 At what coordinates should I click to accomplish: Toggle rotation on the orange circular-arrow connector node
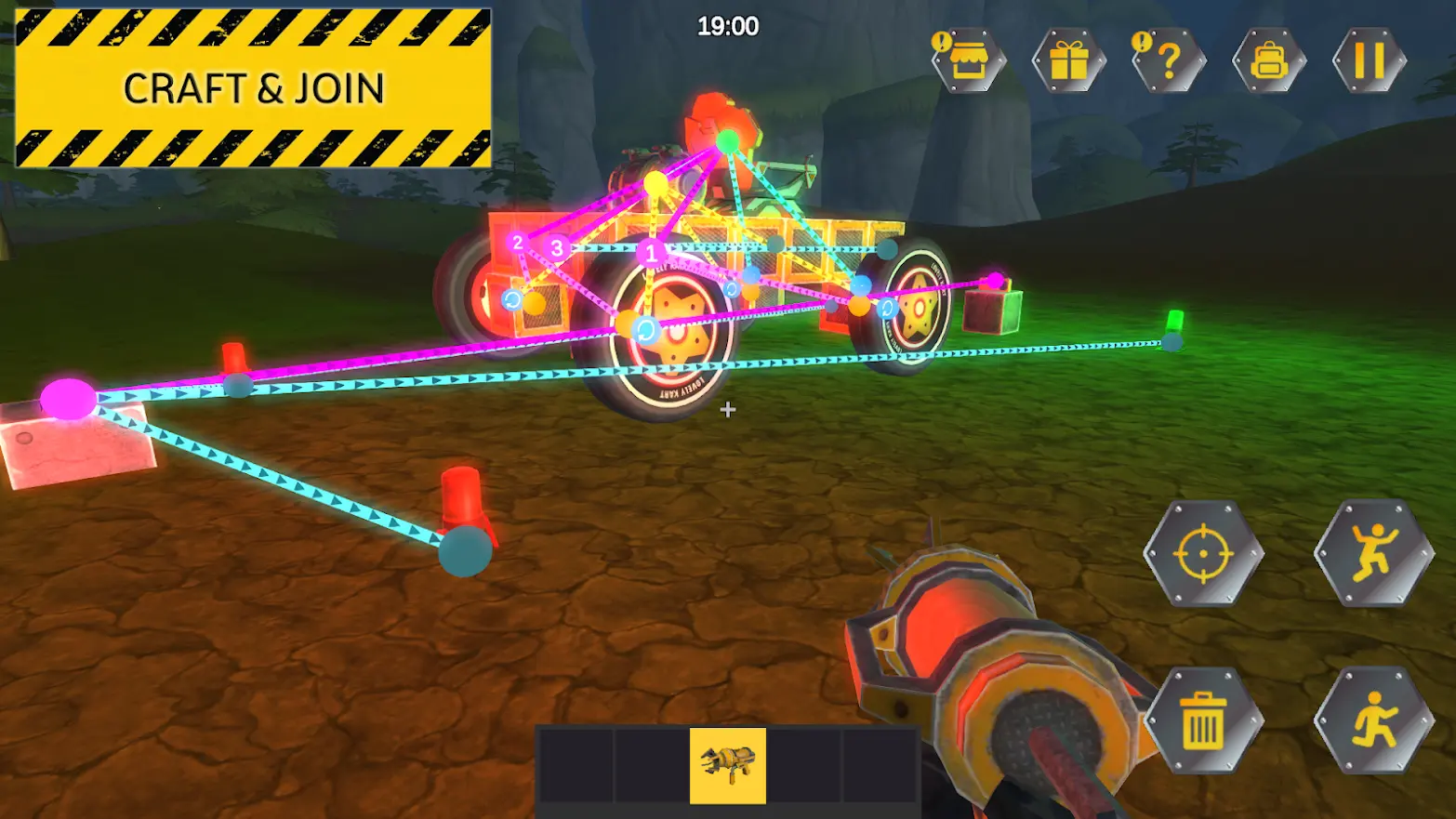click(x=644, y=329)
